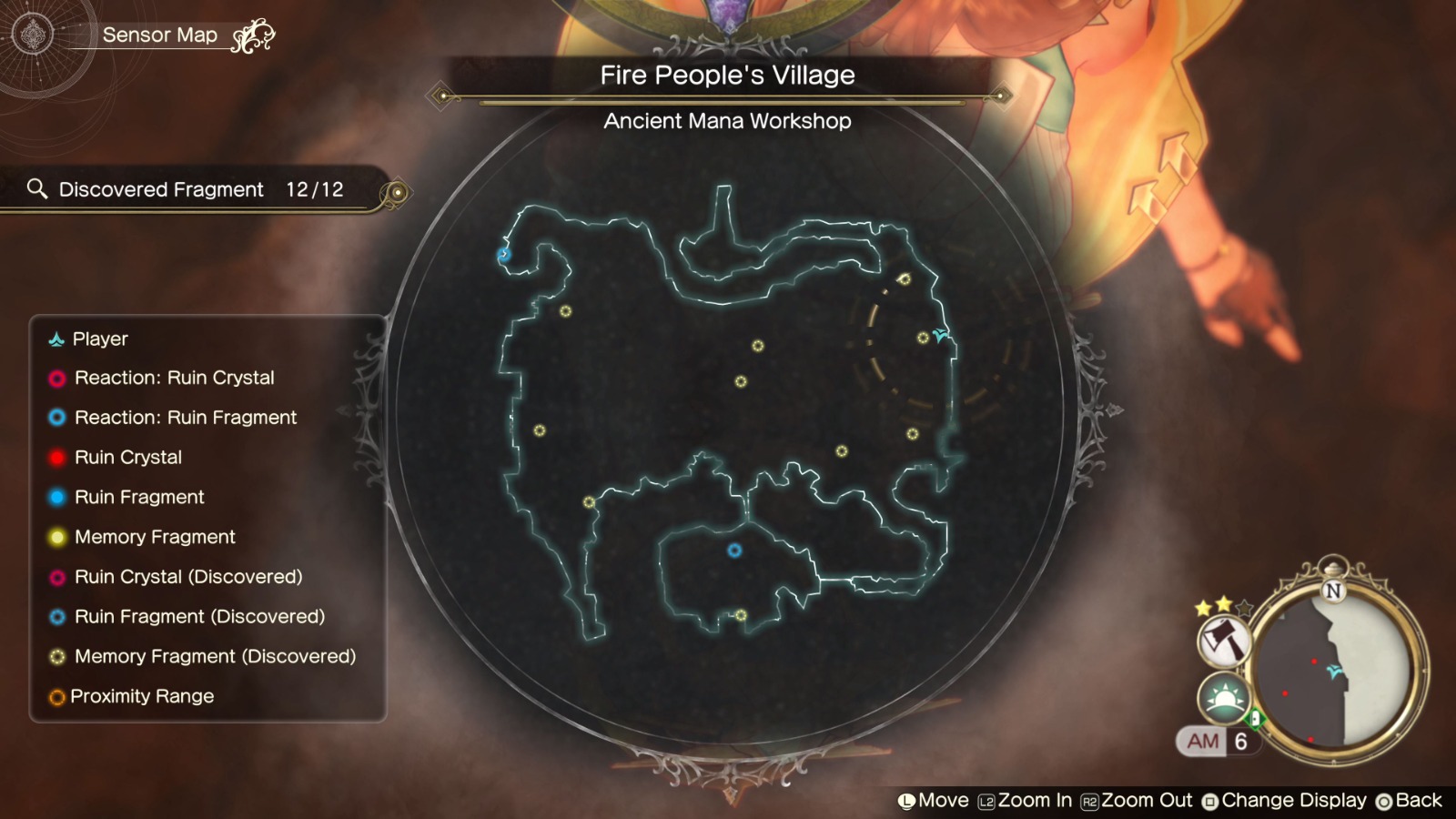
Task: Select the blue Ruin Fragment legend icon
Action: point(56,497)
